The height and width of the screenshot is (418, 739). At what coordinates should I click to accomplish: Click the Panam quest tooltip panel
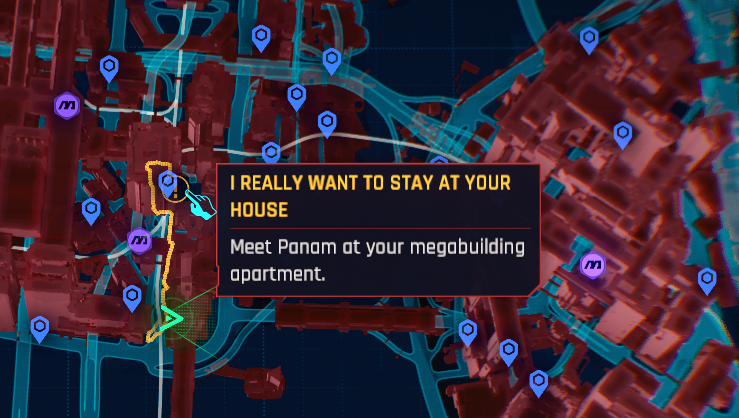(x=378, y=230)
